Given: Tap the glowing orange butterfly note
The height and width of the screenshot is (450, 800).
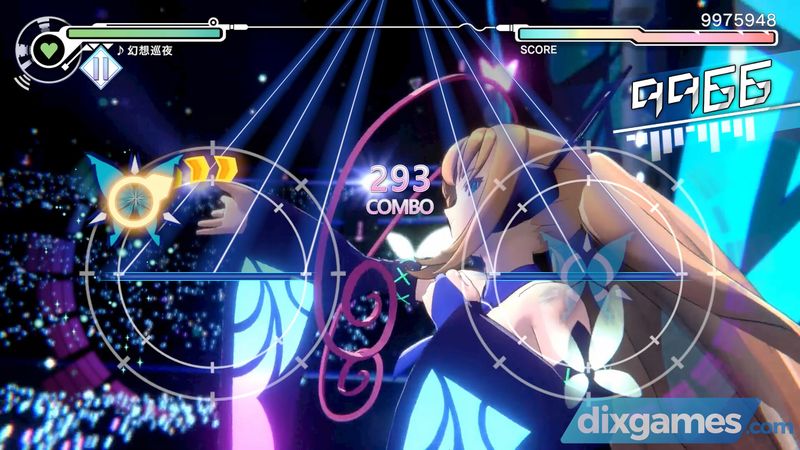Looking at the screenshot, I should tap(132, 193).
